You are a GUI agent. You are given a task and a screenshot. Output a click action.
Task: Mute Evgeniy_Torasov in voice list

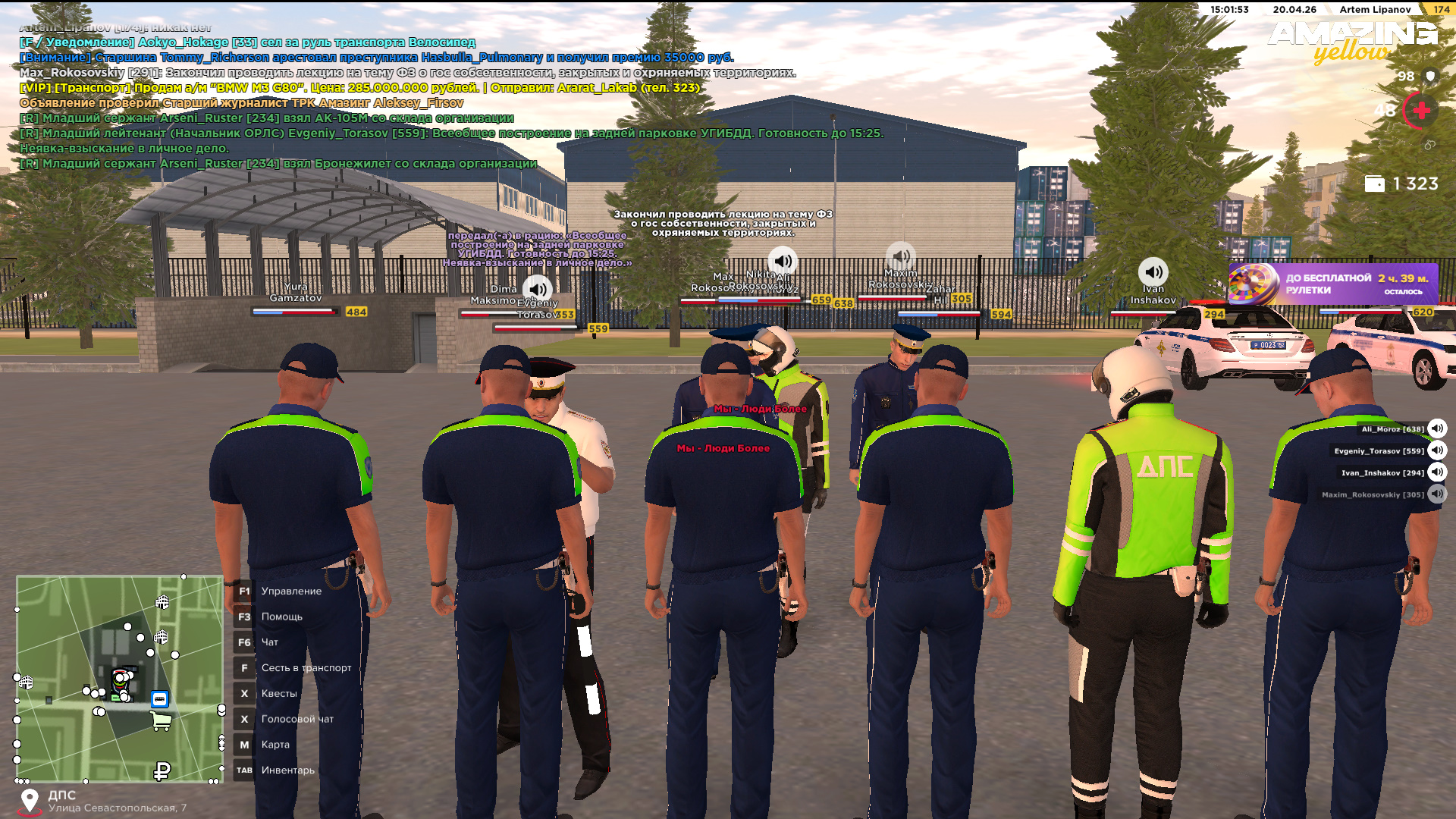click(x=1437, y=450)
